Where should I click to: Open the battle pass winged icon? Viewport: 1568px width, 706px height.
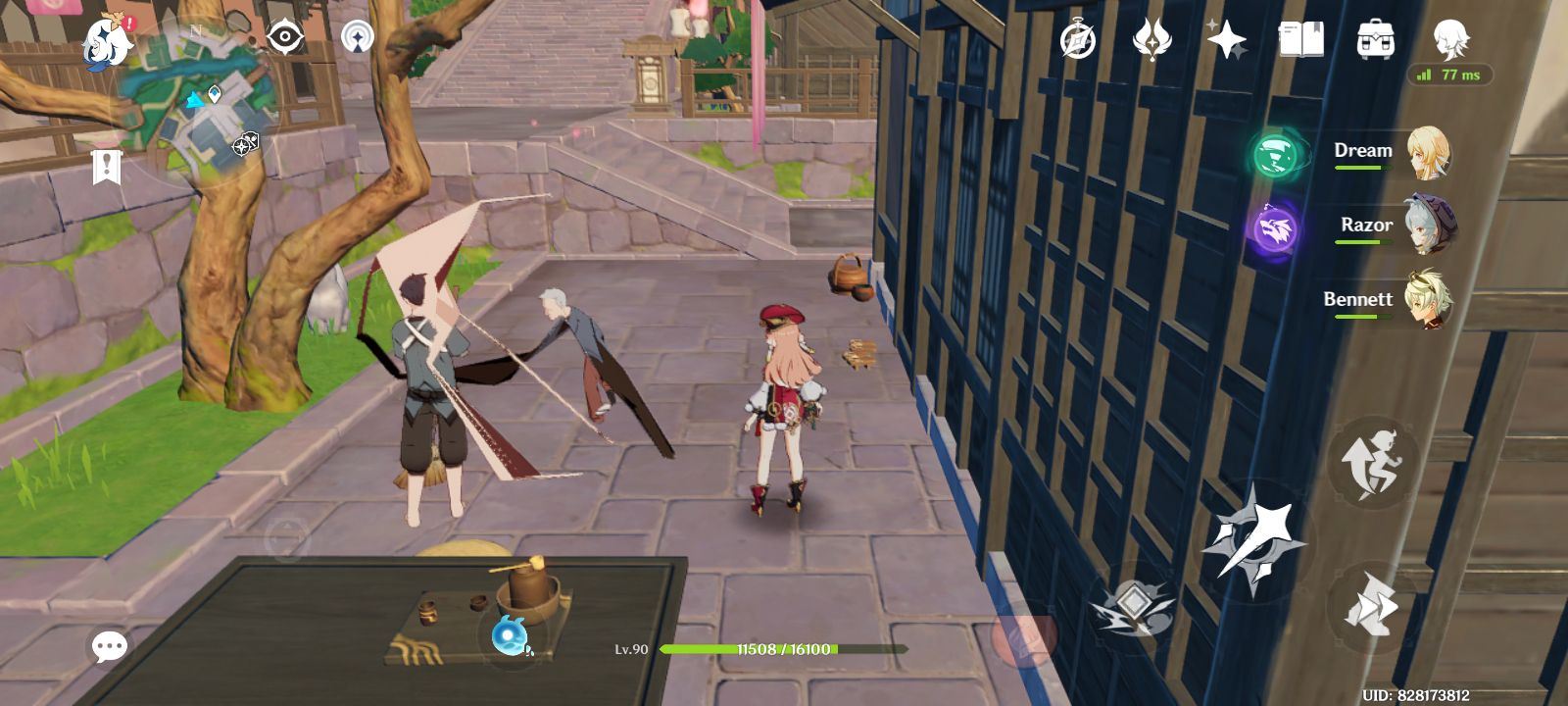point(1151,41)
